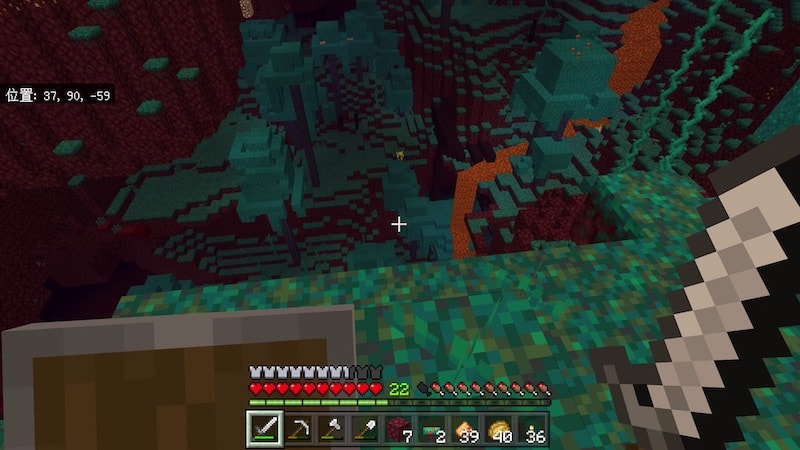The height and width of the screenshot is (450, 800).
Task: Select the iron sword hotbar slot
Action: click(x=263, y=429)
